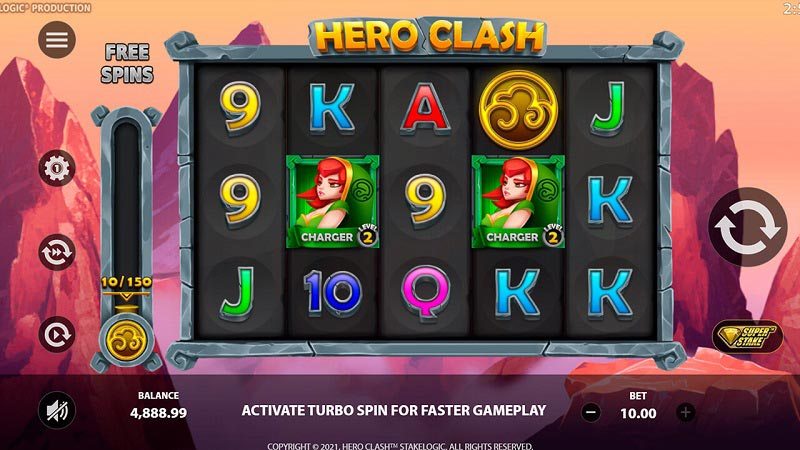Open the gear settings icon
Screen dimensions: 800x450
point(57,167)
